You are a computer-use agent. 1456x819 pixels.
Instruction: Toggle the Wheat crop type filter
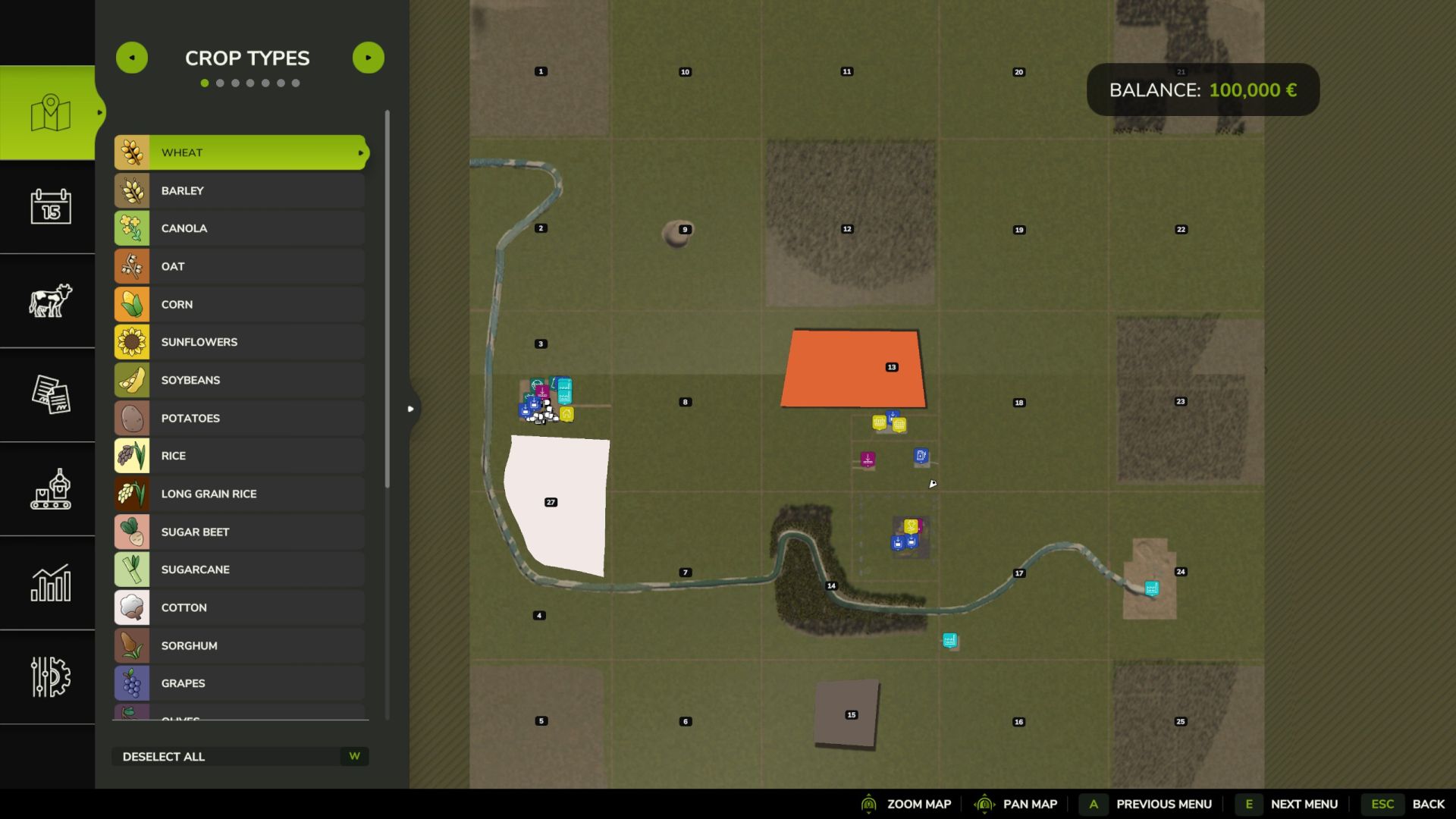pos(240,152)
